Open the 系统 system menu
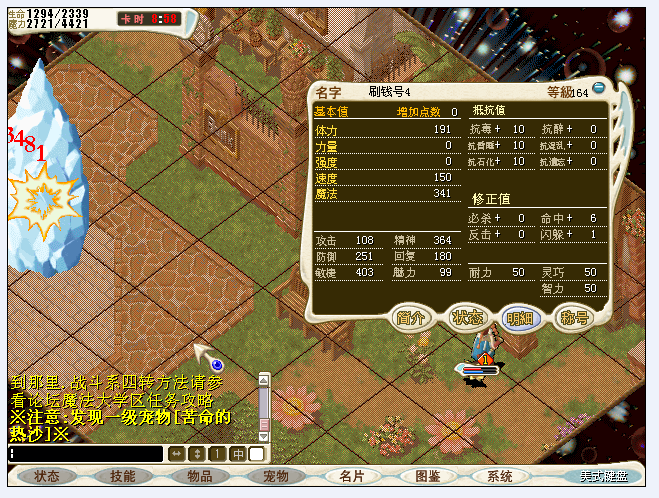The width and height of the screenshot is (659, 498). (500, 476)
